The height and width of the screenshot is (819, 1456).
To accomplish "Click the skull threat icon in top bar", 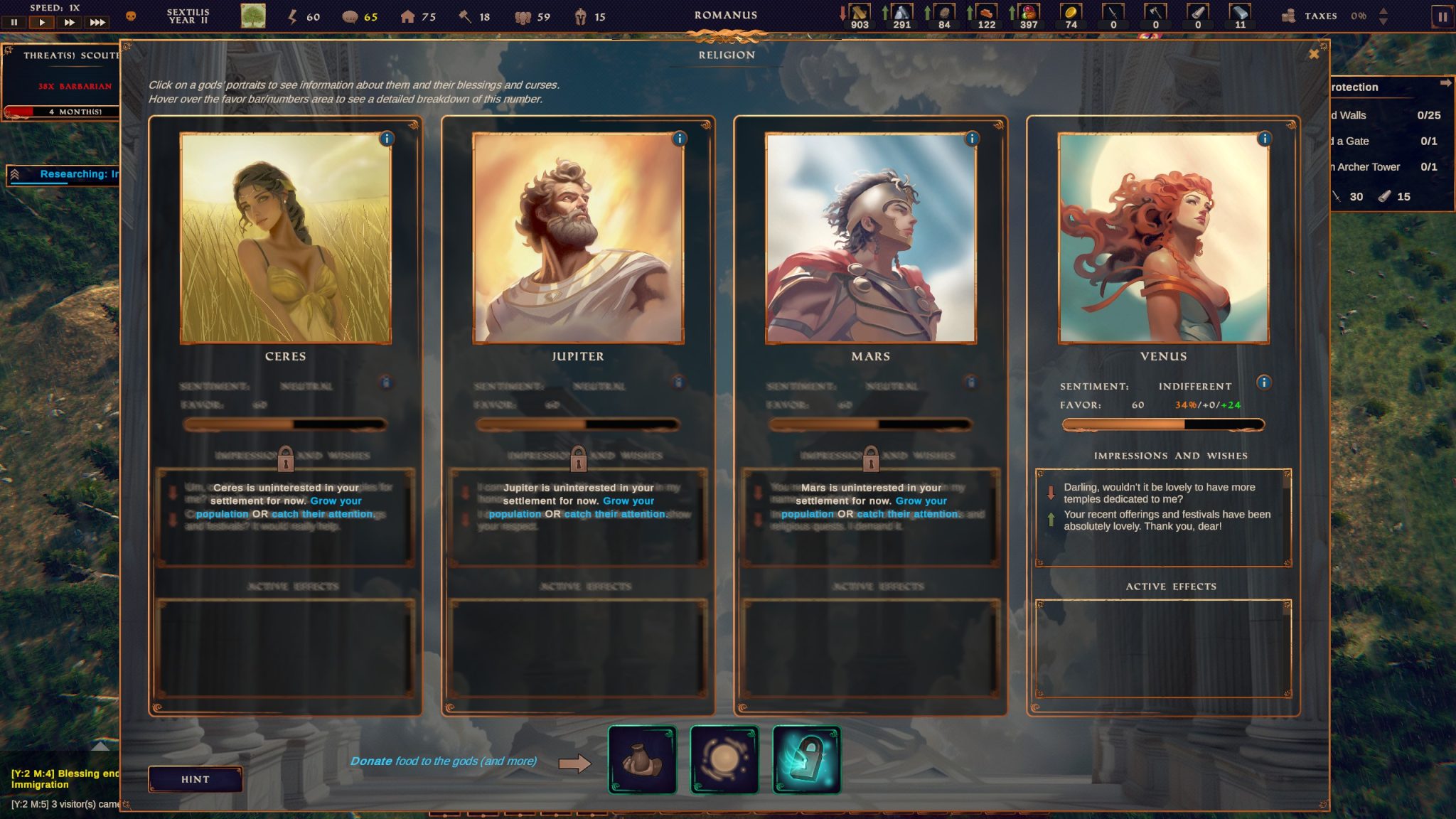I will (x=132, y=16).
